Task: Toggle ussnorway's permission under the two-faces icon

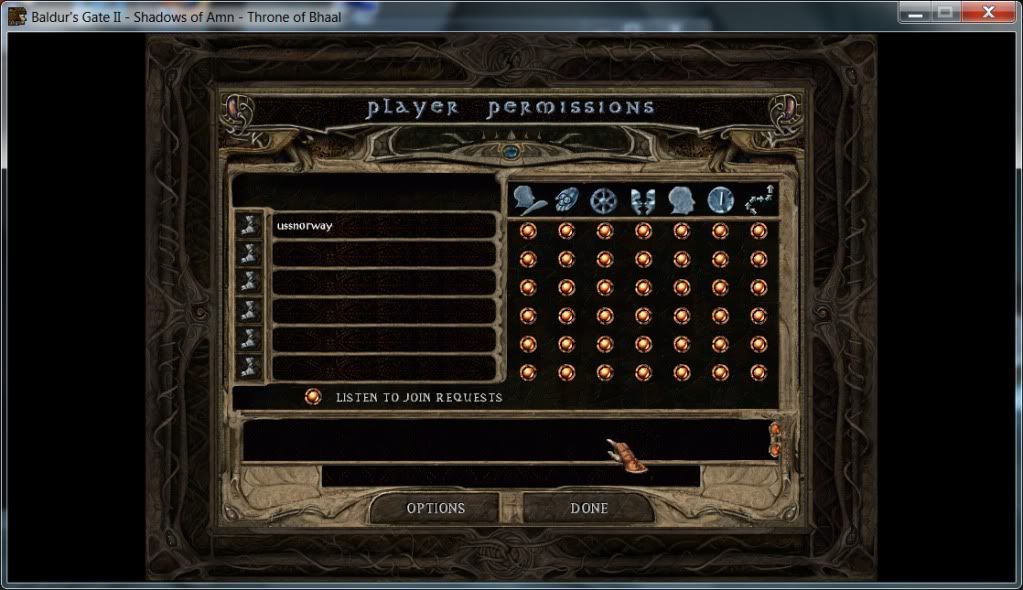Action: pos(643,231)
